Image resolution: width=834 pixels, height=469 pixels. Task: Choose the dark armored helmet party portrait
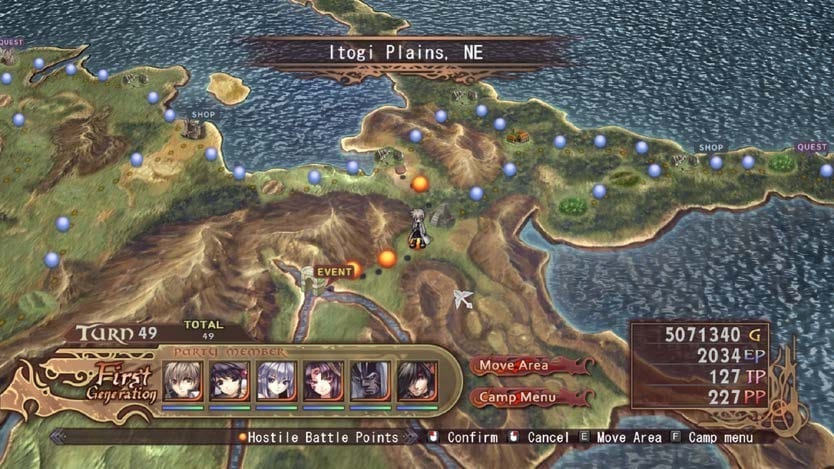(370, 381)
